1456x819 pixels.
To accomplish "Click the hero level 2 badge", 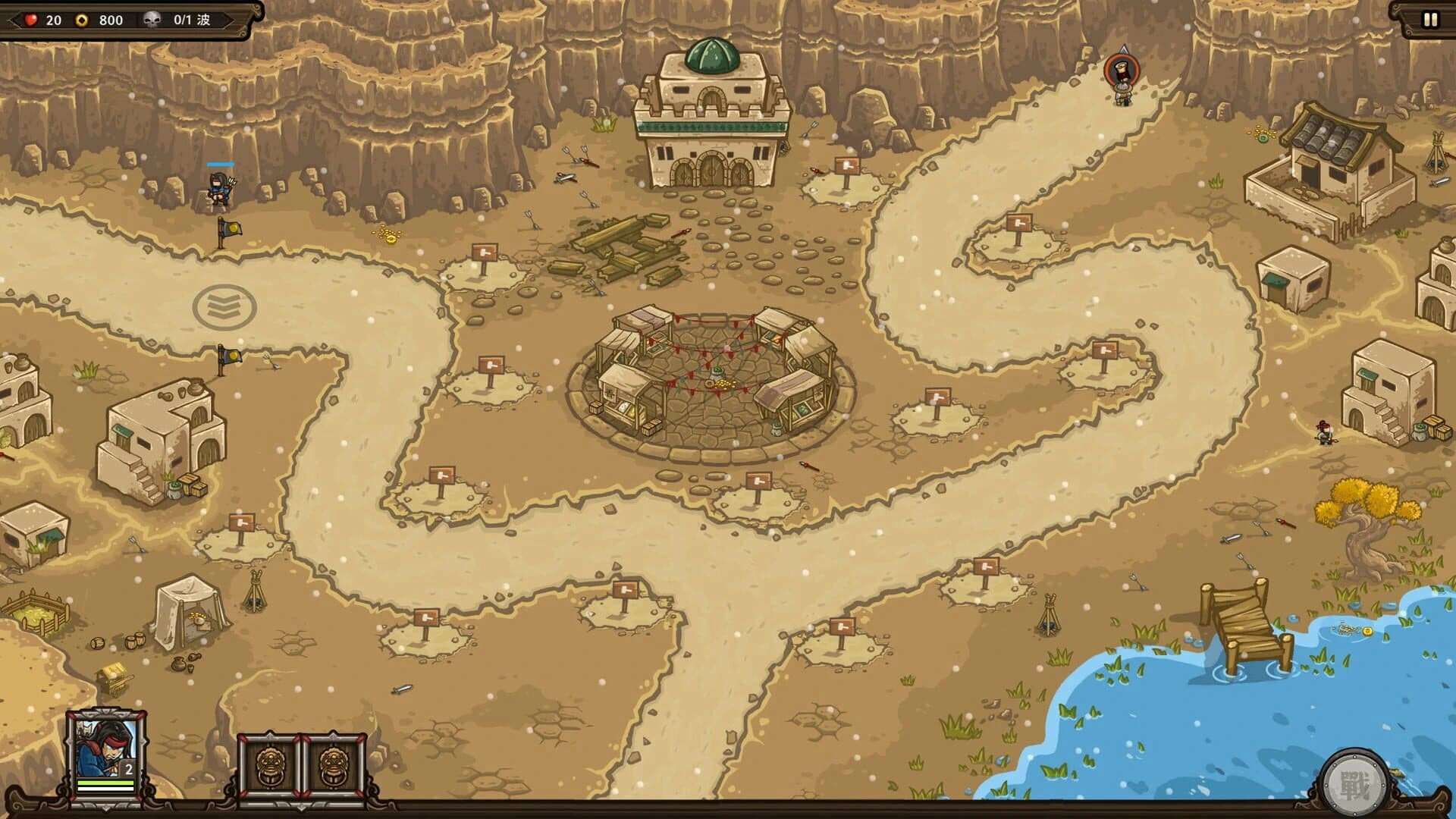I will [130, 767].
